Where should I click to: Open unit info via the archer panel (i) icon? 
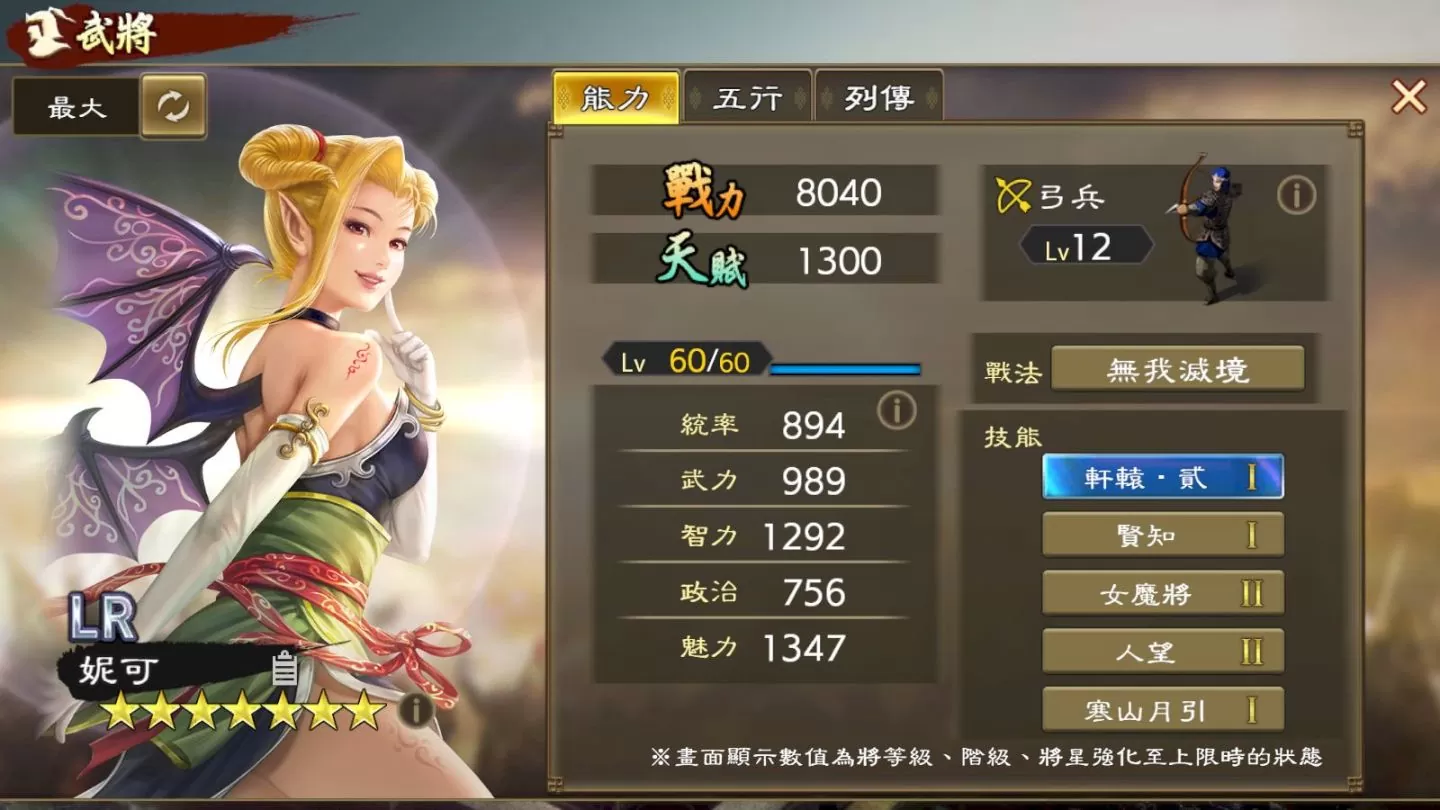(x=1297, y=197)
